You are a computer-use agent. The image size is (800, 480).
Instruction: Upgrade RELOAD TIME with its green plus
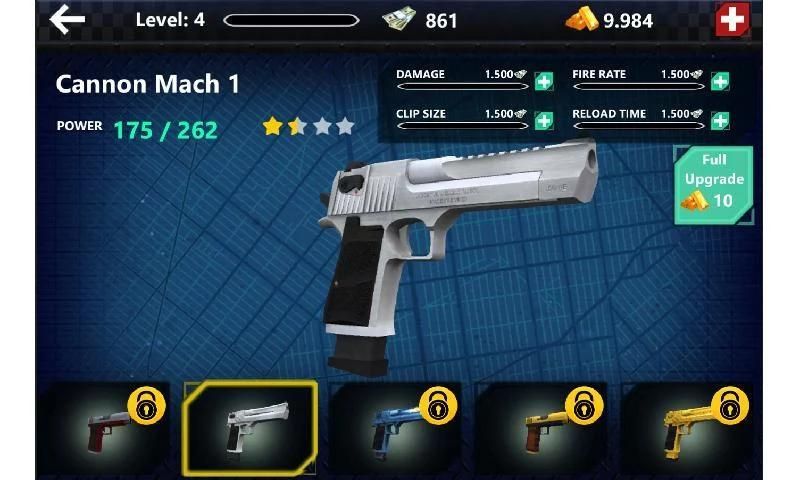point(720,121)
